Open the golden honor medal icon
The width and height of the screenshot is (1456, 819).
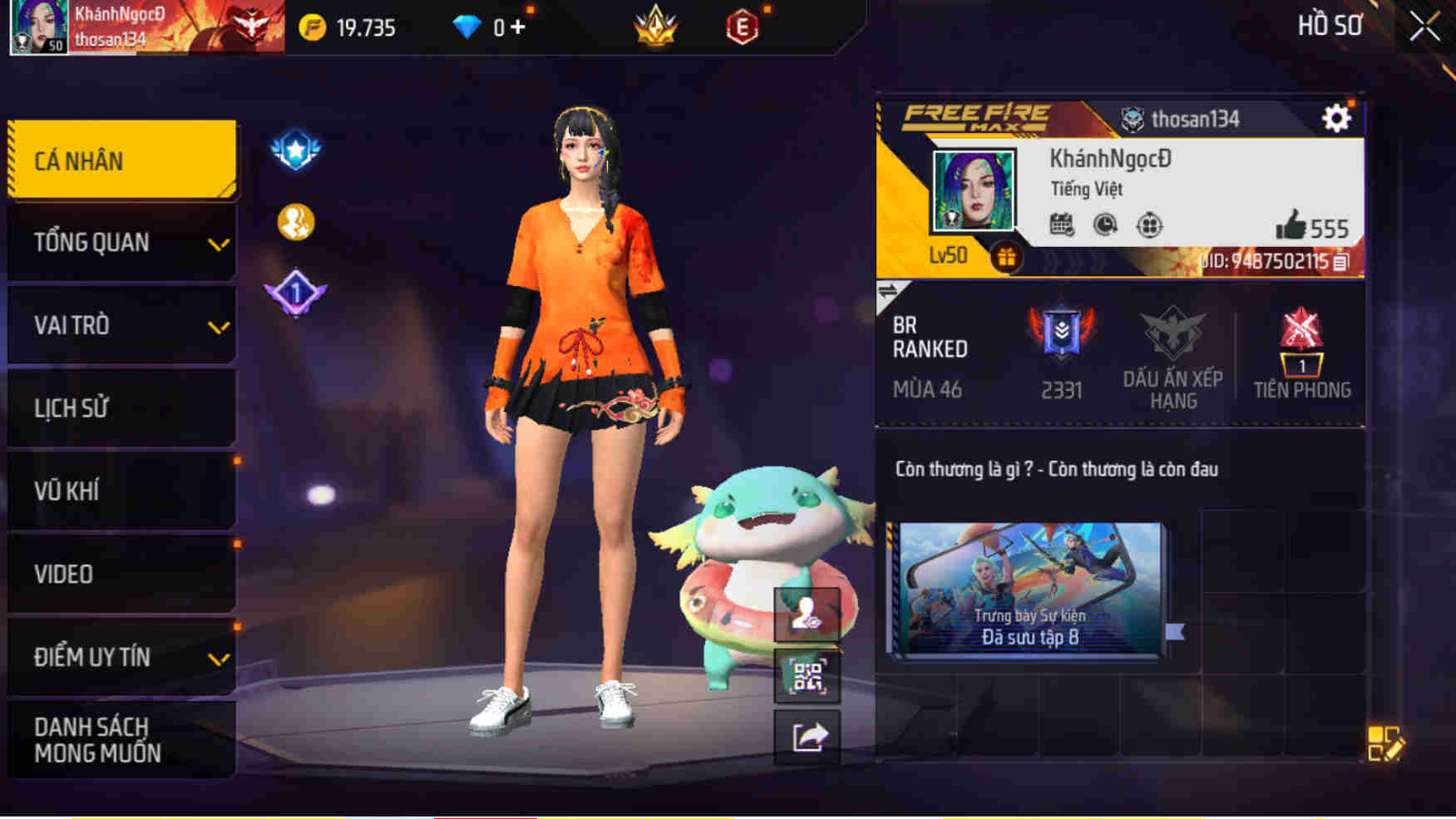pyautogui.click(x=296, y=220)
